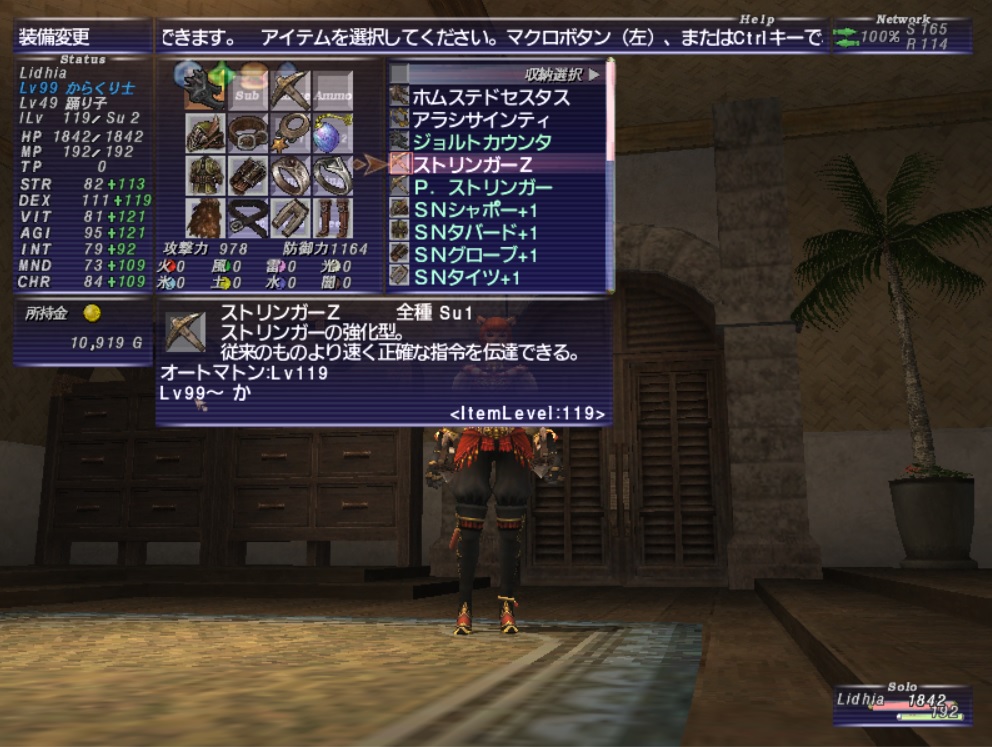Screen dimensions: 992x747
Task: Select the highlighted ストリンガーZ entry
Action: (x=472, y=164)
